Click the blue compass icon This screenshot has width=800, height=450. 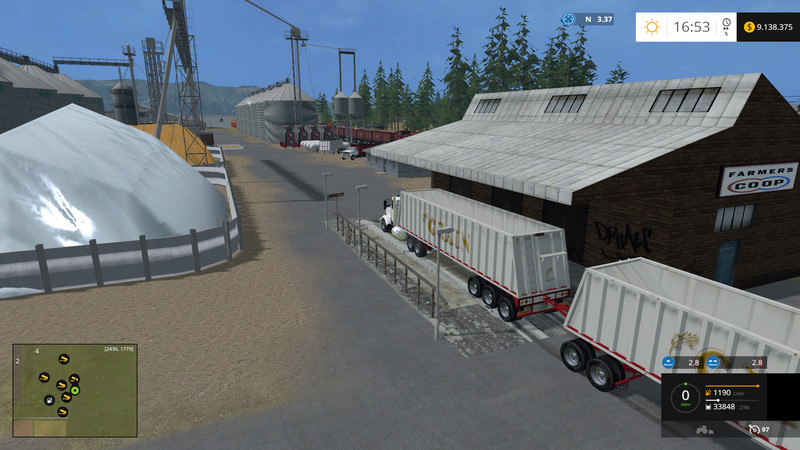coord(568,19)
